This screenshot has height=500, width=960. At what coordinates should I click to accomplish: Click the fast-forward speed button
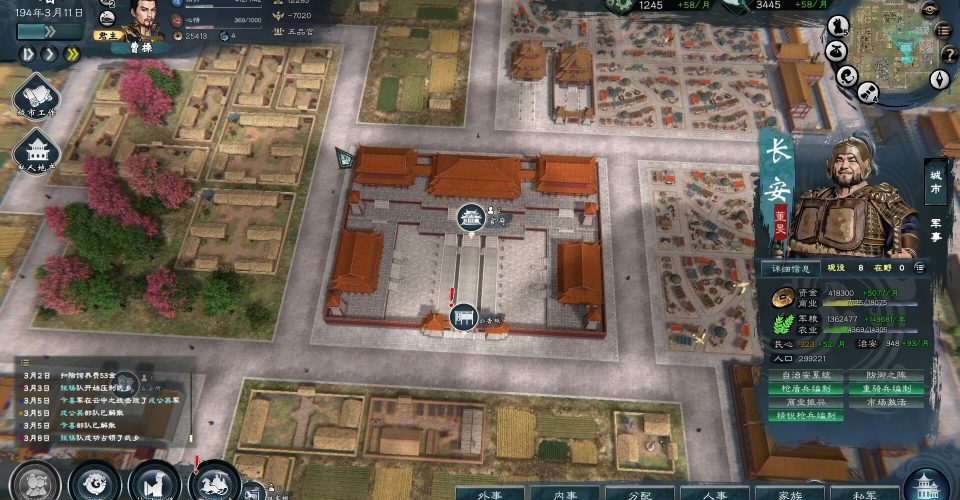tap(71, 53)
